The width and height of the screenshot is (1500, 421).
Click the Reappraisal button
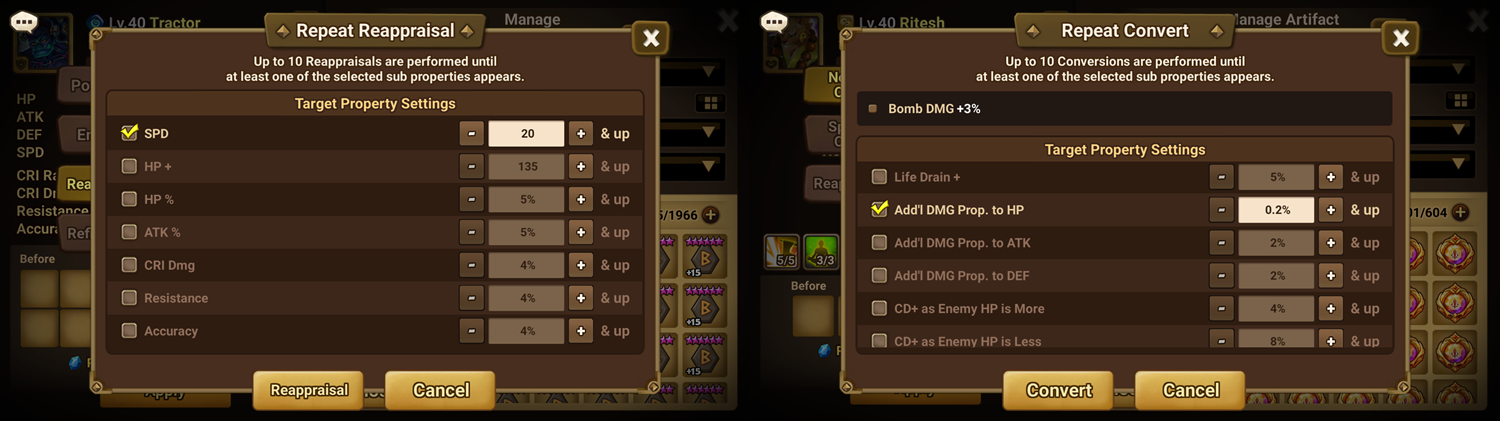tap(308, 390)
